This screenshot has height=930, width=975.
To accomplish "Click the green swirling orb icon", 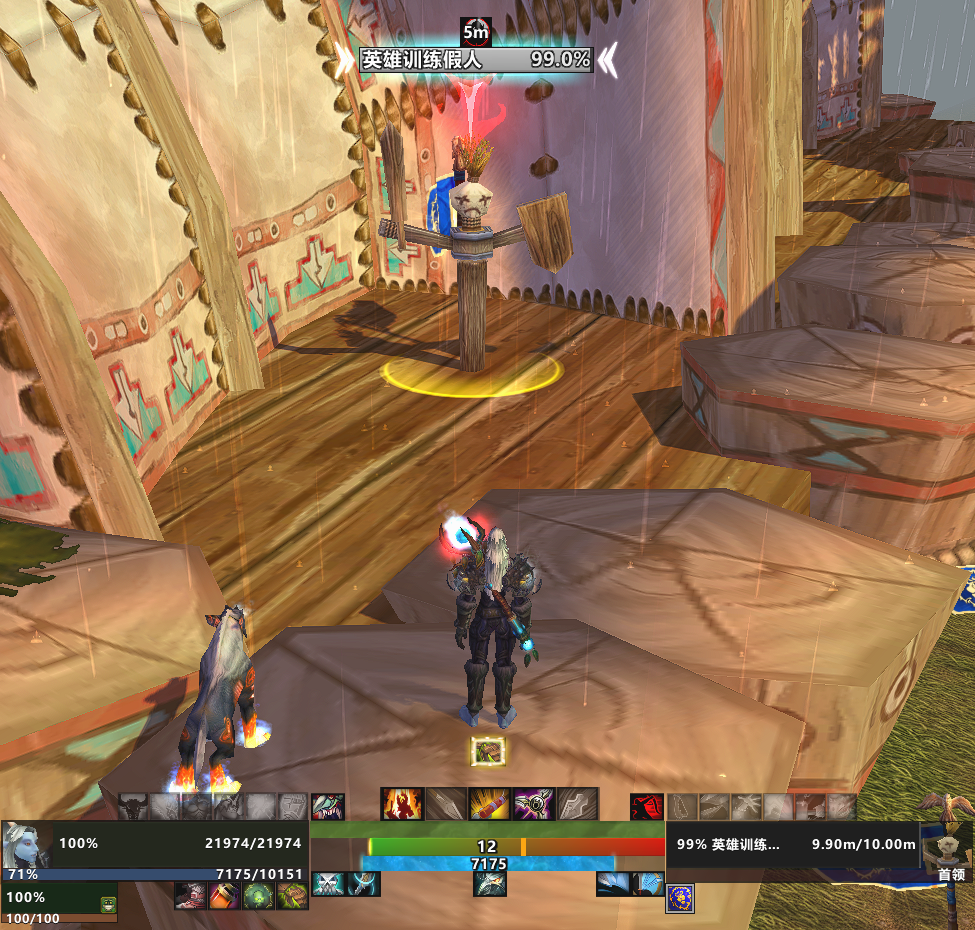I will 257,896.
